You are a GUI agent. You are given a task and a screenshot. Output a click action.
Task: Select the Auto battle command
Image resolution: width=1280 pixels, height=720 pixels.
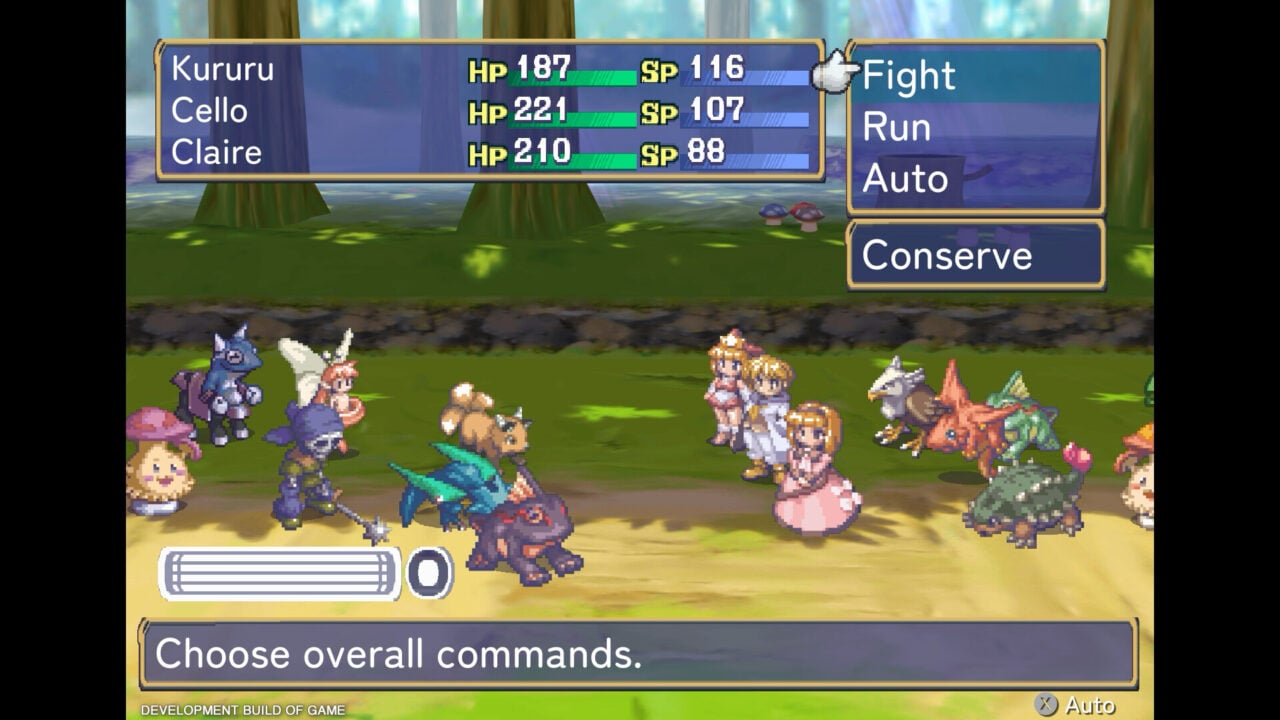(904, 179)
